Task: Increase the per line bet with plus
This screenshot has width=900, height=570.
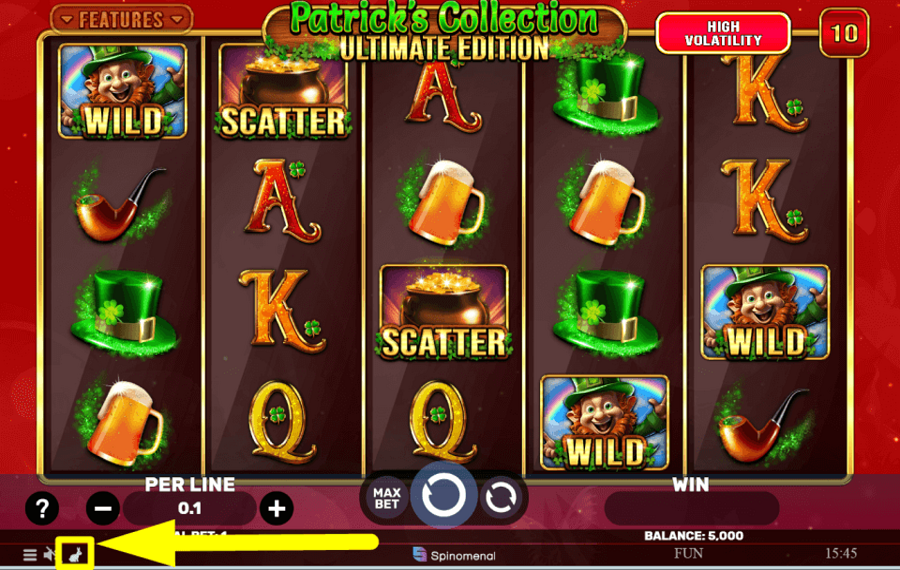Action: [276, 508]
